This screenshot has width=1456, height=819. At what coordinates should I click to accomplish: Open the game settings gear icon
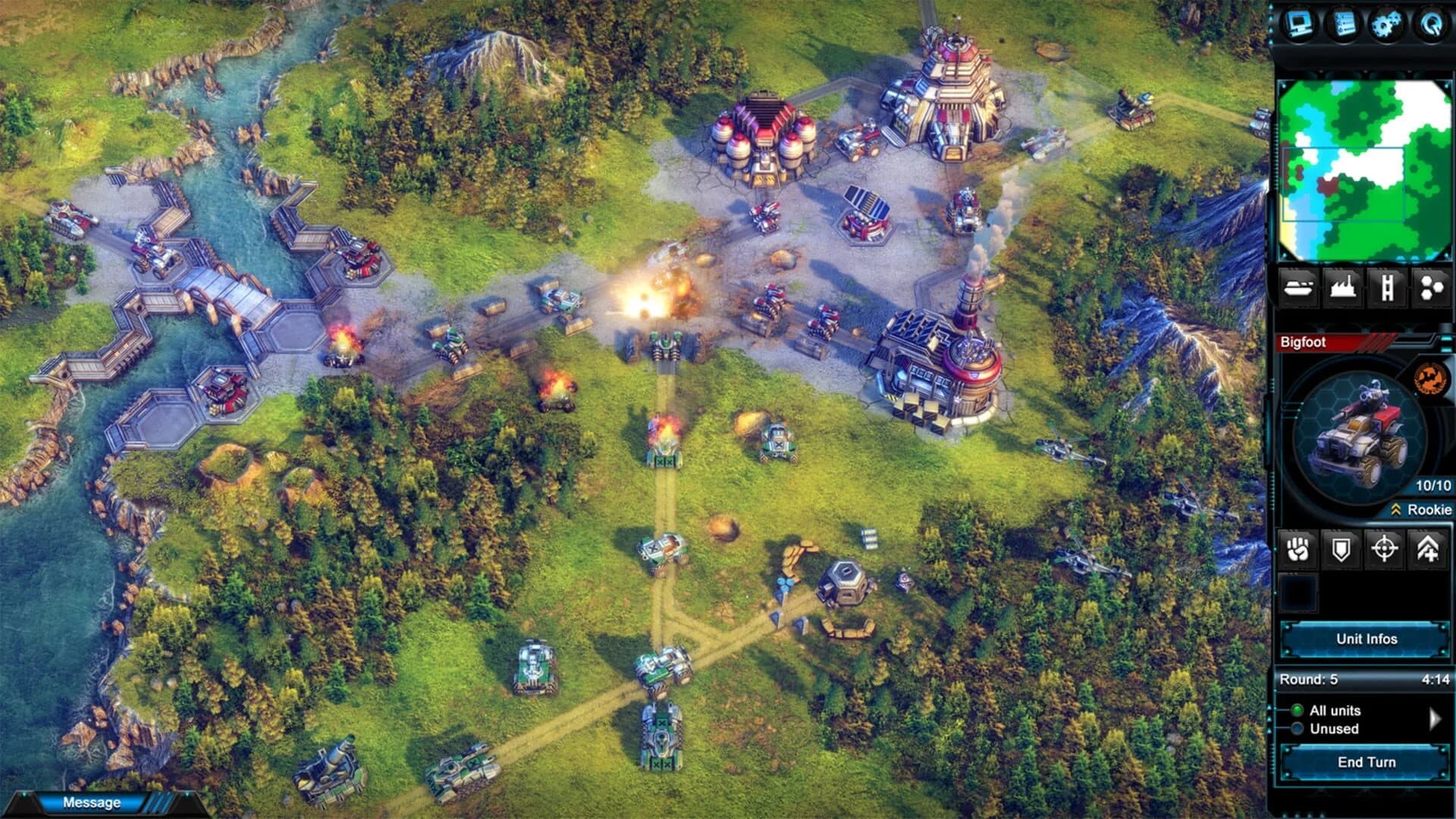pyautogui.click(x=1385, y=23)
